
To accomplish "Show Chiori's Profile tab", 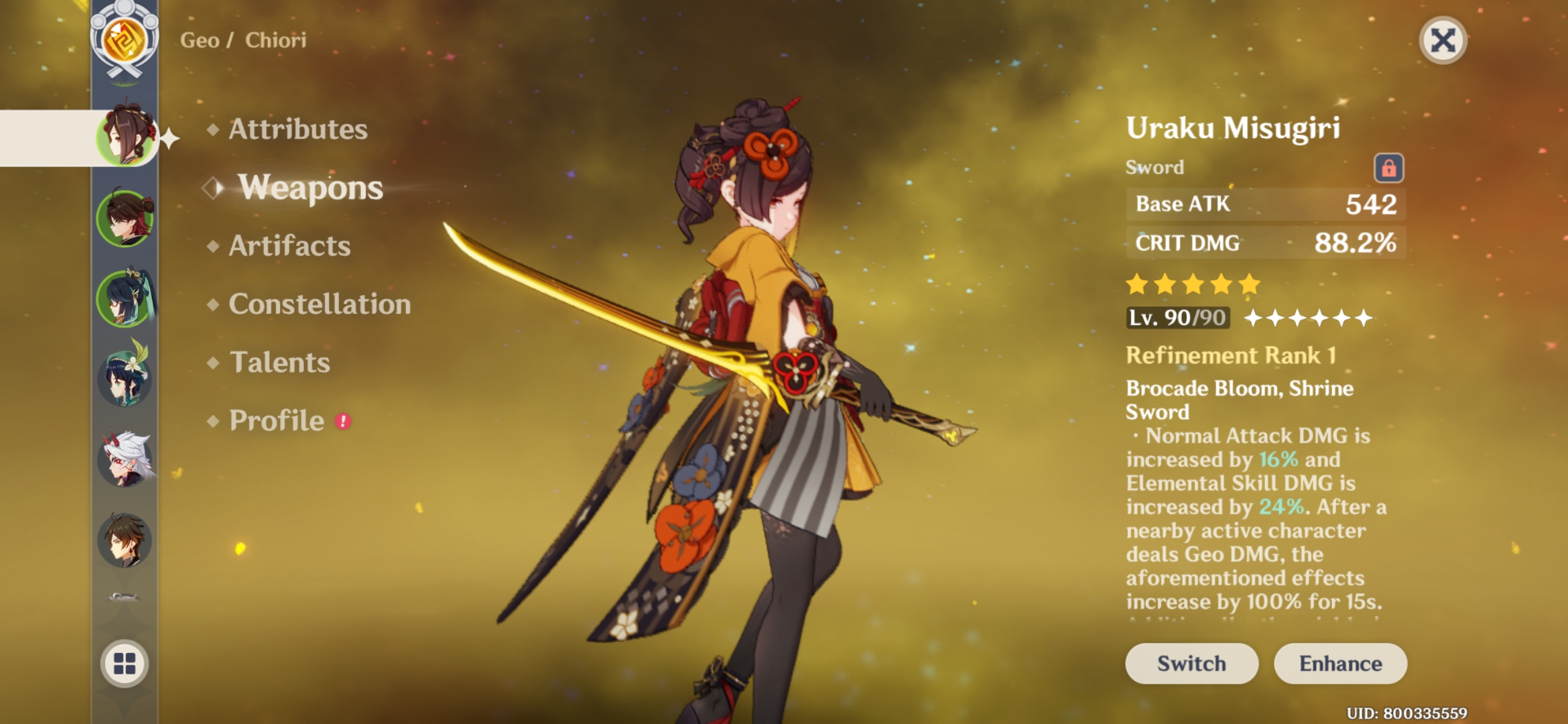I will pyautogui.click(x=277, y=421).
